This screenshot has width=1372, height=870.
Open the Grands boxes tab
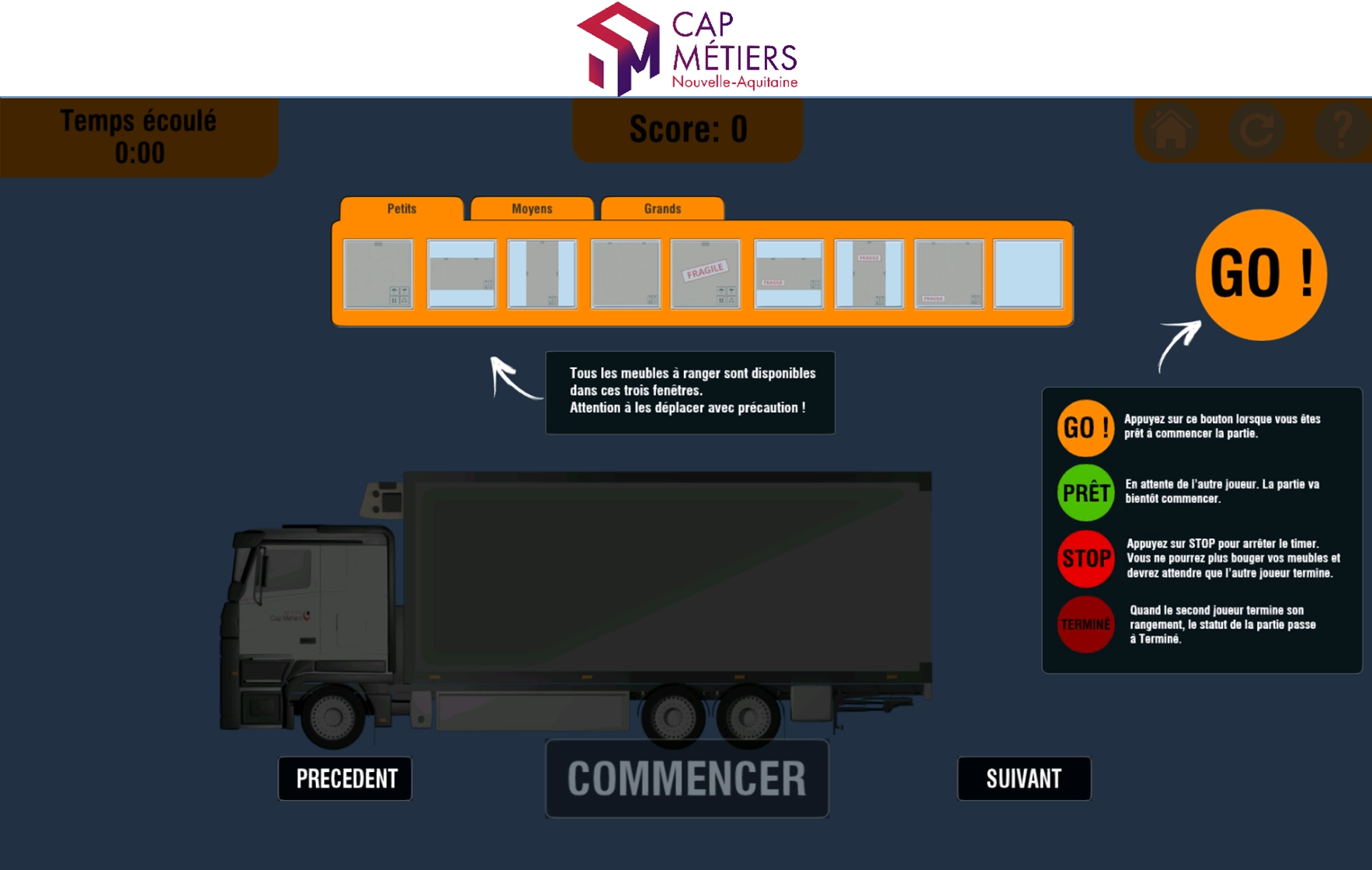(662, 208)
